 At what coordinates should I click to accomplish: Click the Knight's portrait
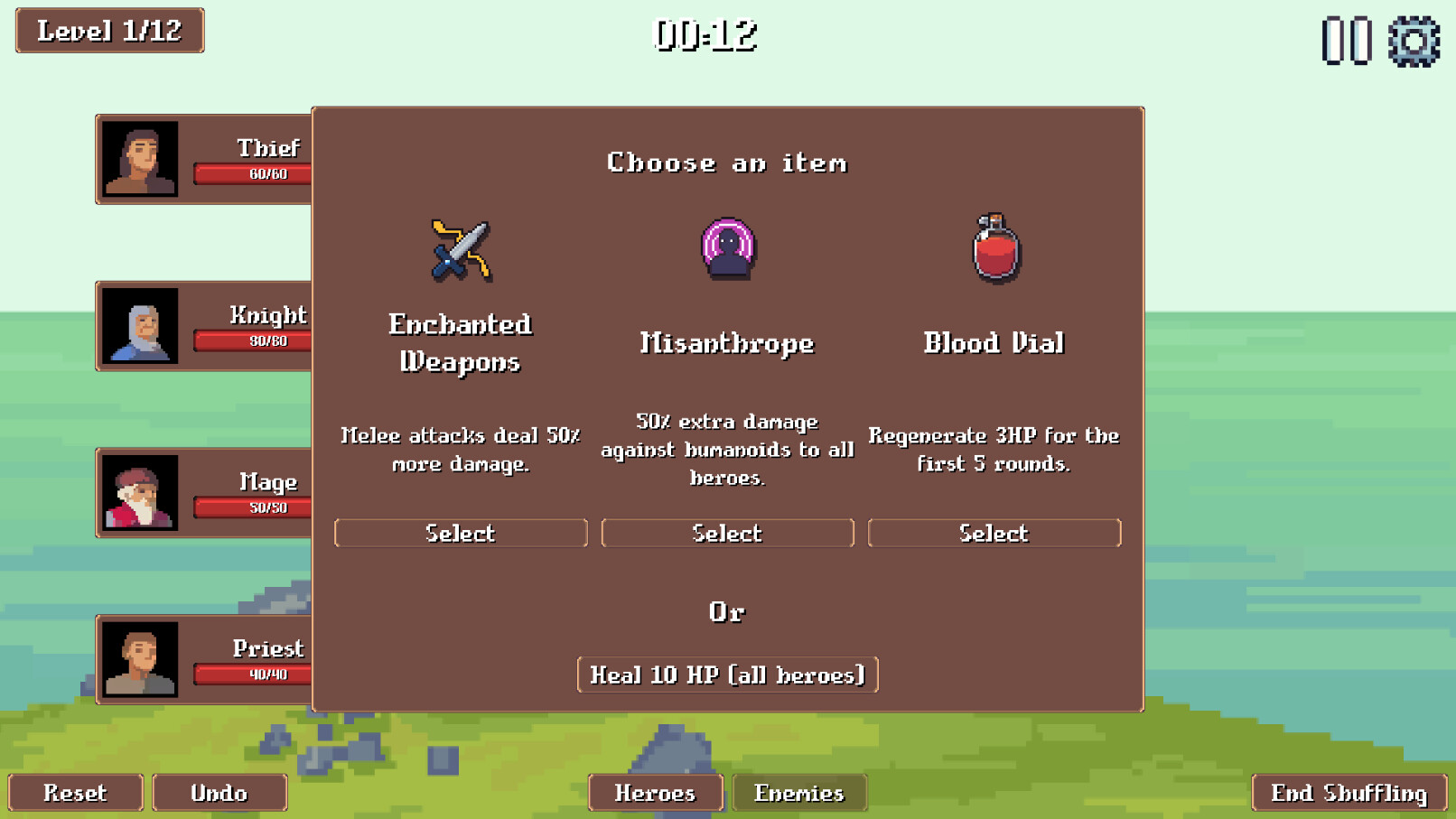click(141, 327)
